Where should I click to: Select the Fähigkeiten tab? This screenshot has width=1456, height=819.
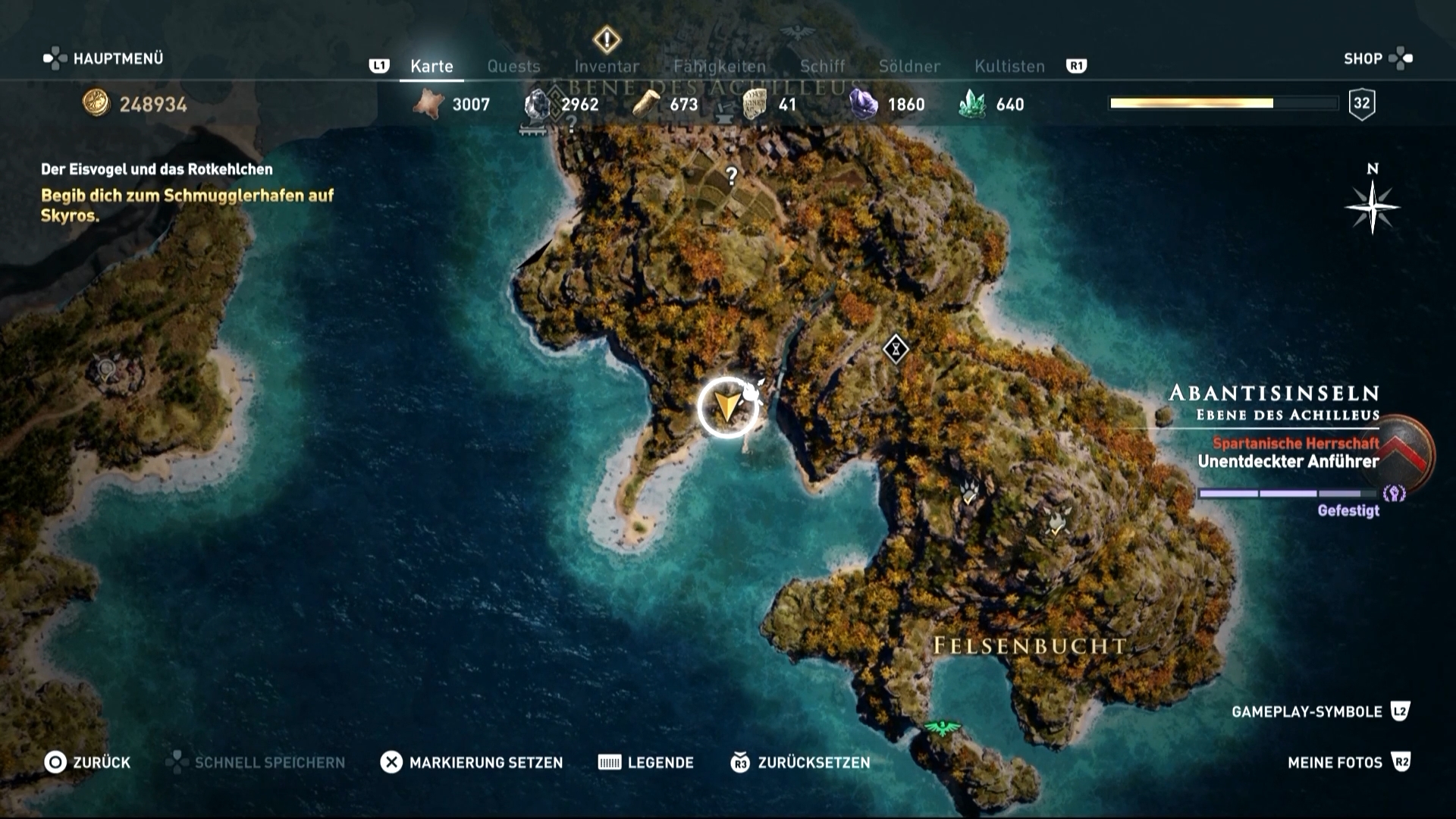(720, 66)
